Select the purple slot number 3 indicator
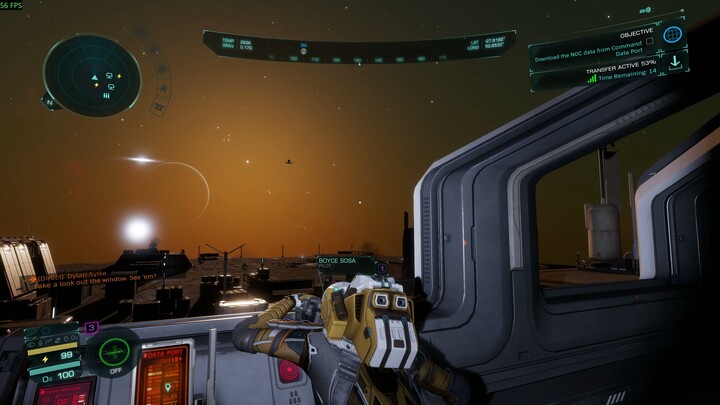Image resolution: width=720 pixels, height=405 pixels. click(91, 327)
